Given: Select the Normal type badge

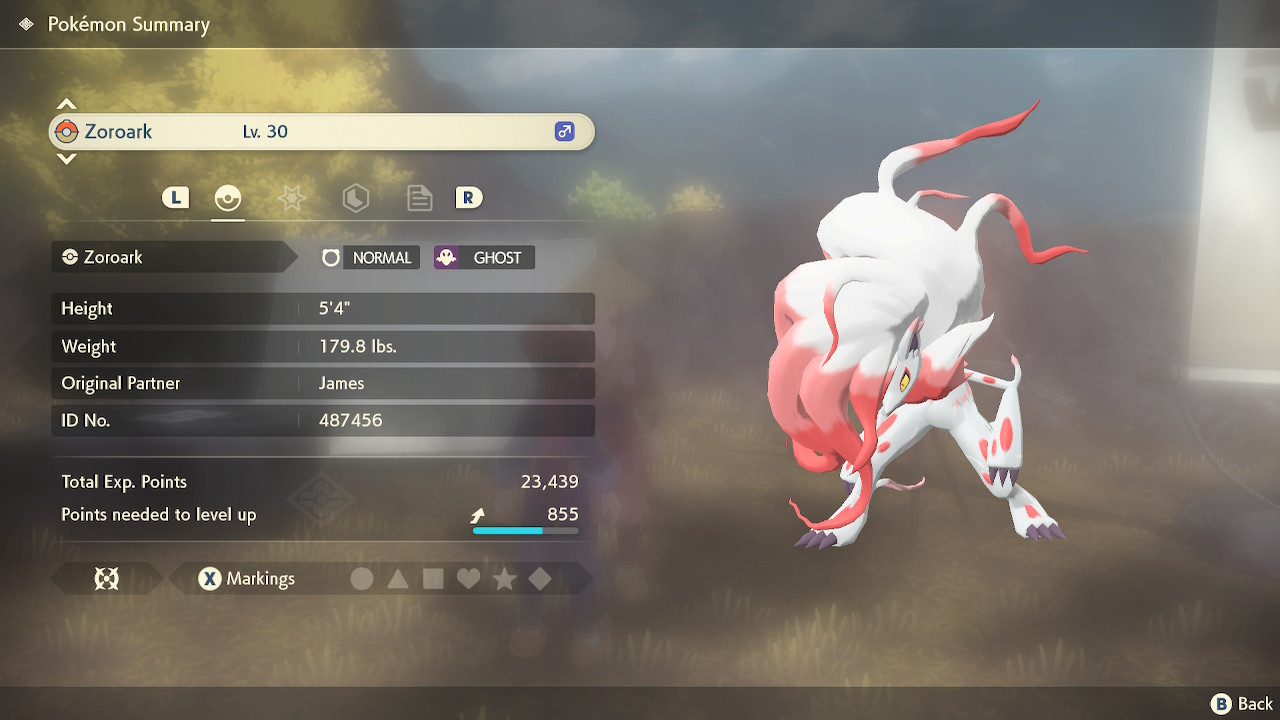Looking at the screenshot, I should 383,257.
